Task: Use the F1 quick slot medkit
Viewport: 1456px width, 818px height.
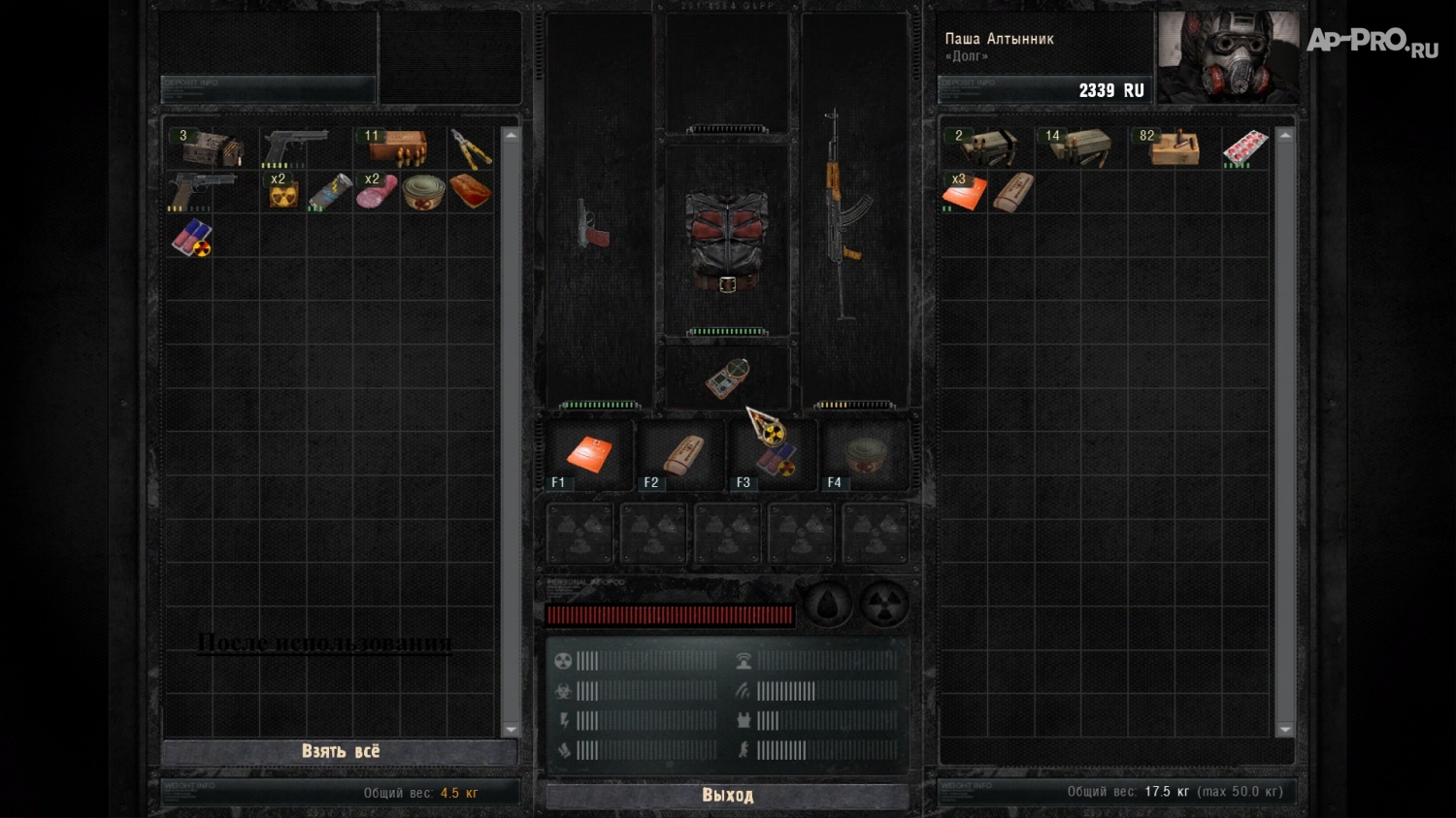Action: pos(588,454)
